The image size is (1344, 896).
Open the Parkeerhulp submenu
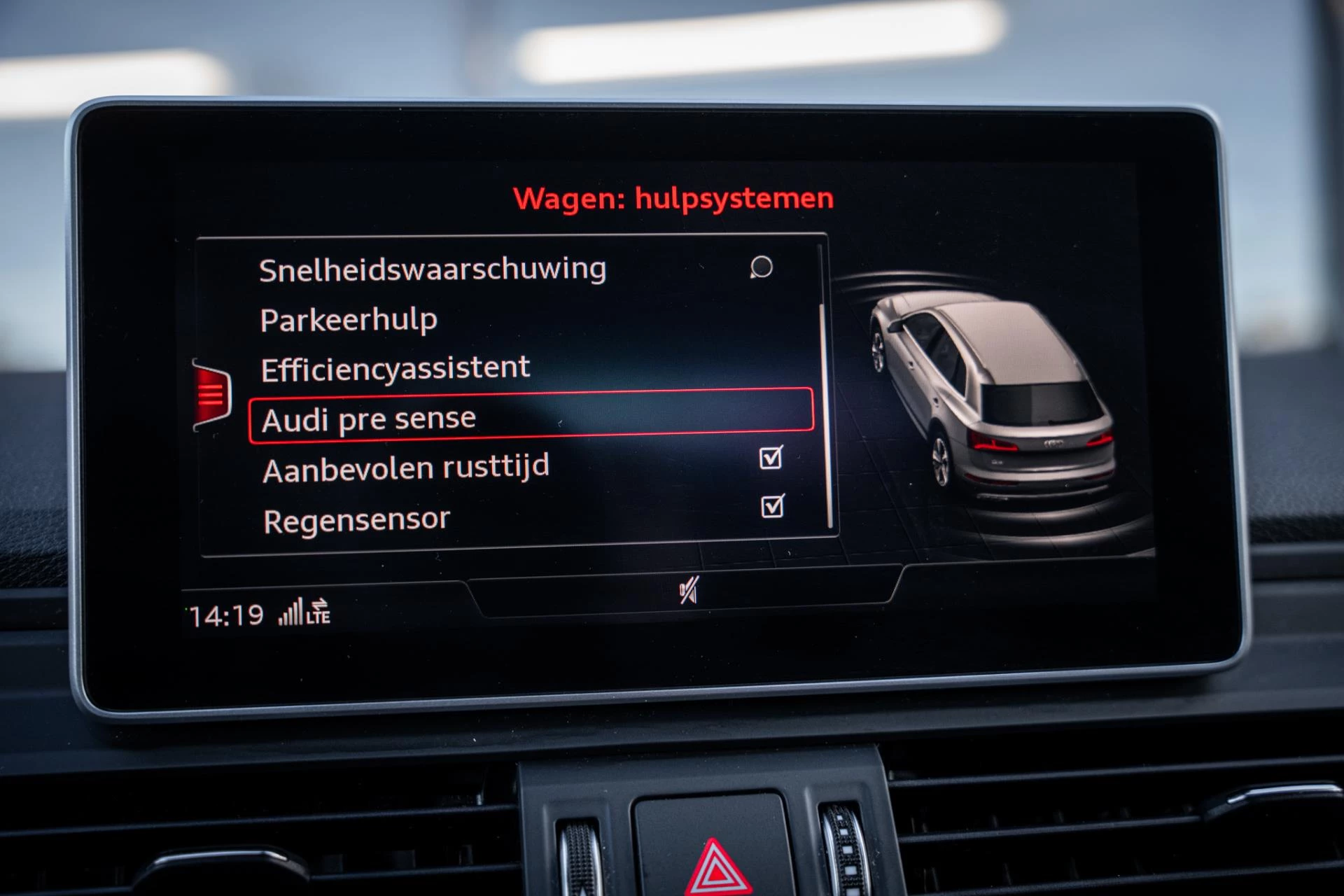pos(348,319)
